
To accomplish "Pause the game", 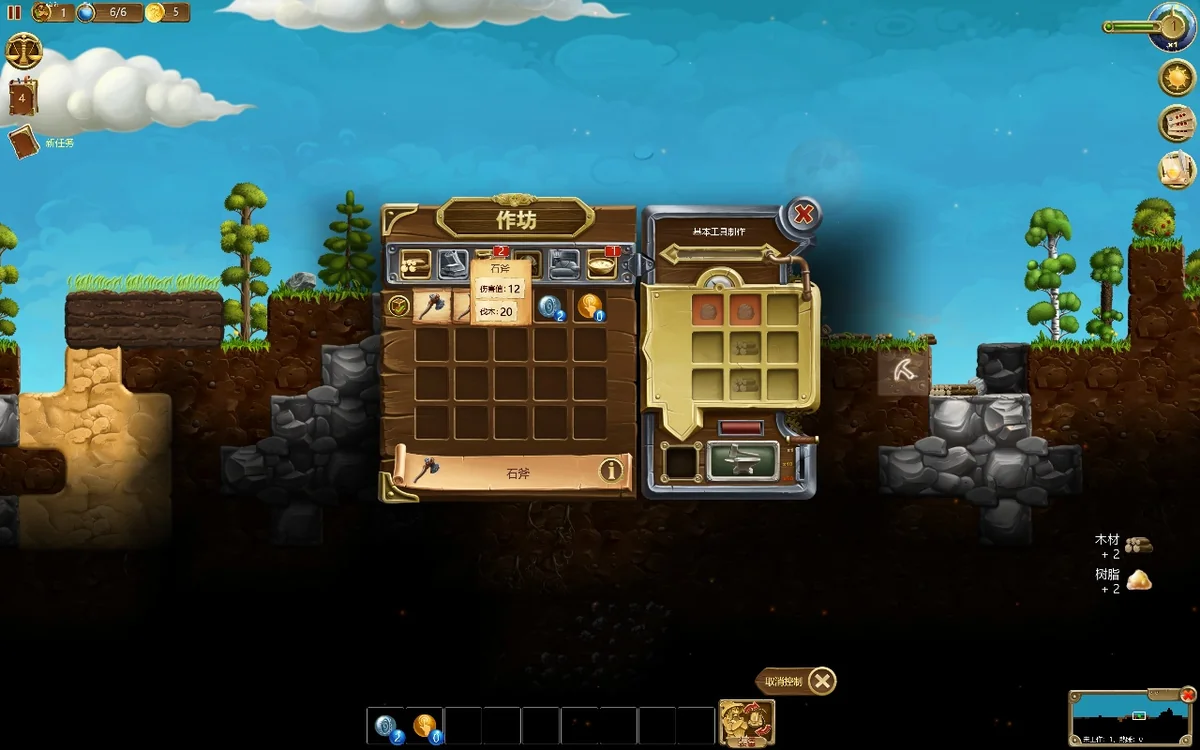I will point(14,13).
